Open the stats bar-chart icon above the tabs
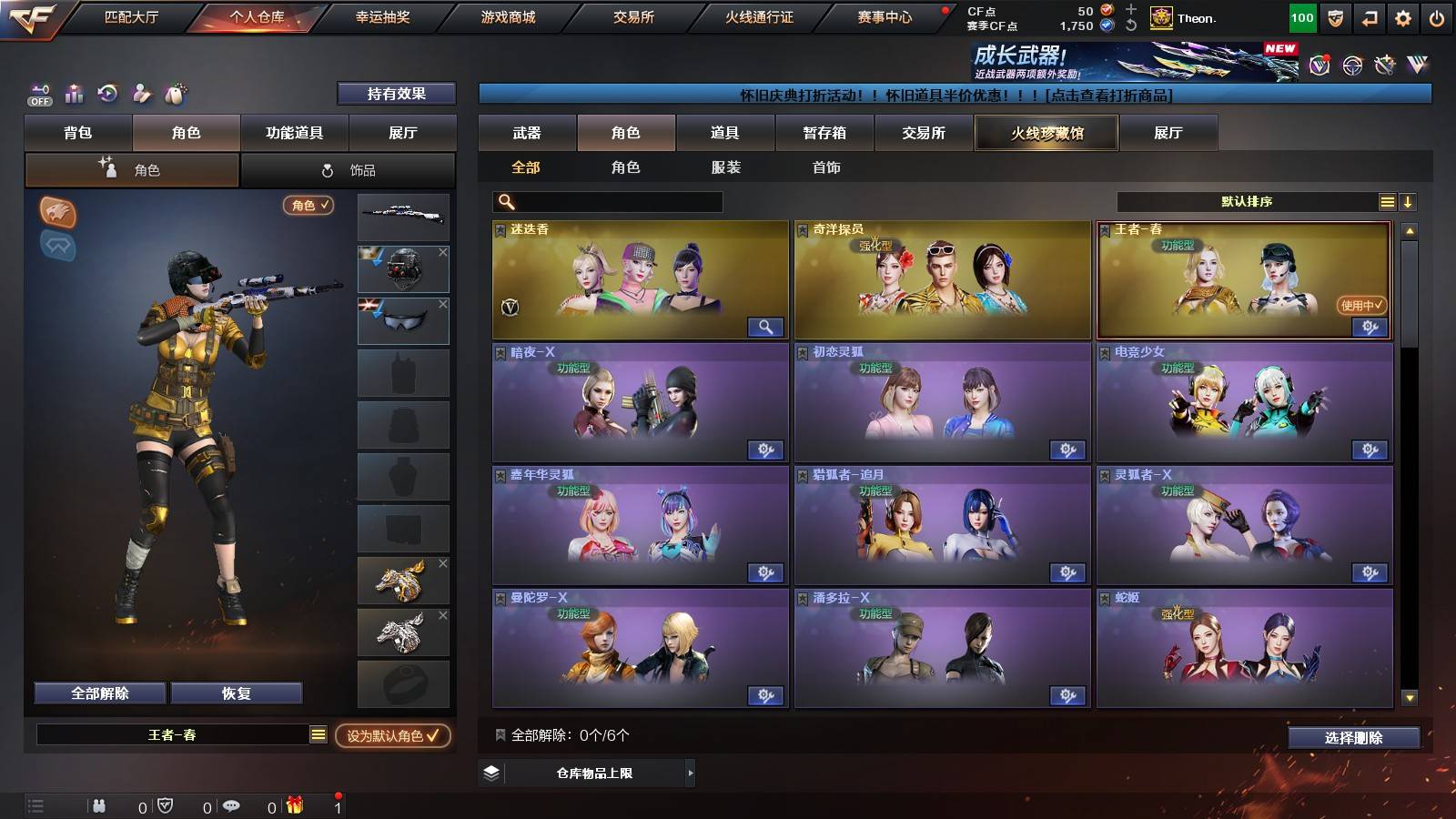1456x819 pixels. (x=72, y=94)
